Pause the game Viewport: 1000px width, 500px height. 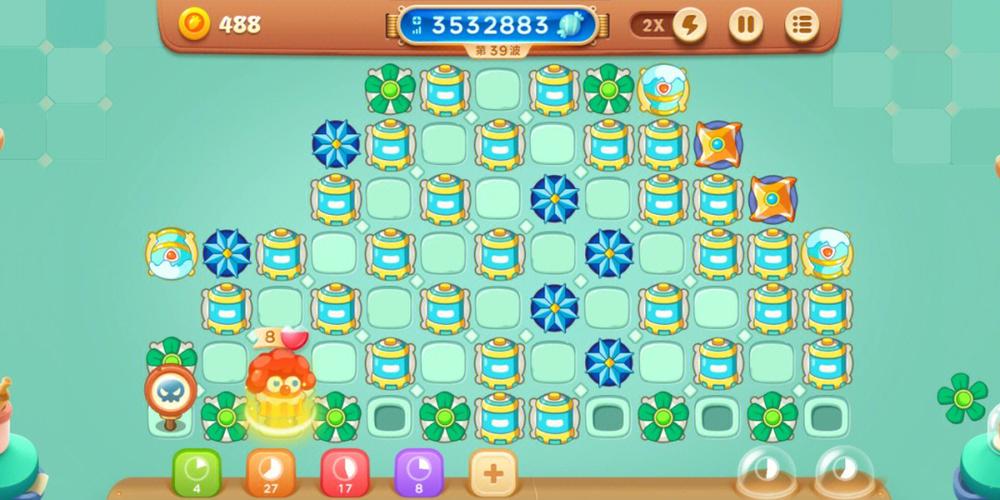pyautogui.click(x=744, y=24)
